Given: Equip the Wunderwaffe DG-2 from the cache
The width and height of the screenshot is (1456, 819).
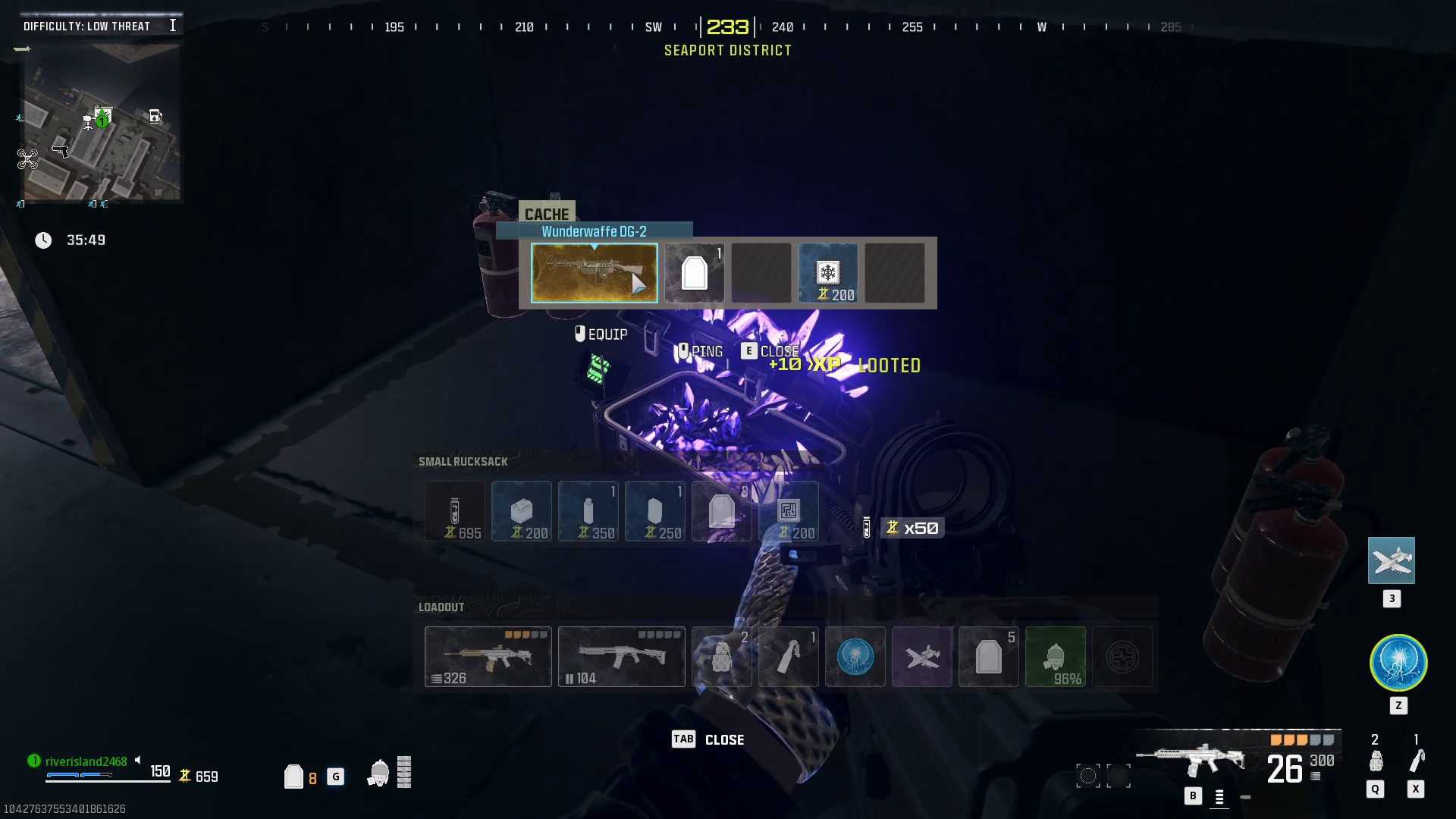Looking at the screenshot, I should click(594, 273).
